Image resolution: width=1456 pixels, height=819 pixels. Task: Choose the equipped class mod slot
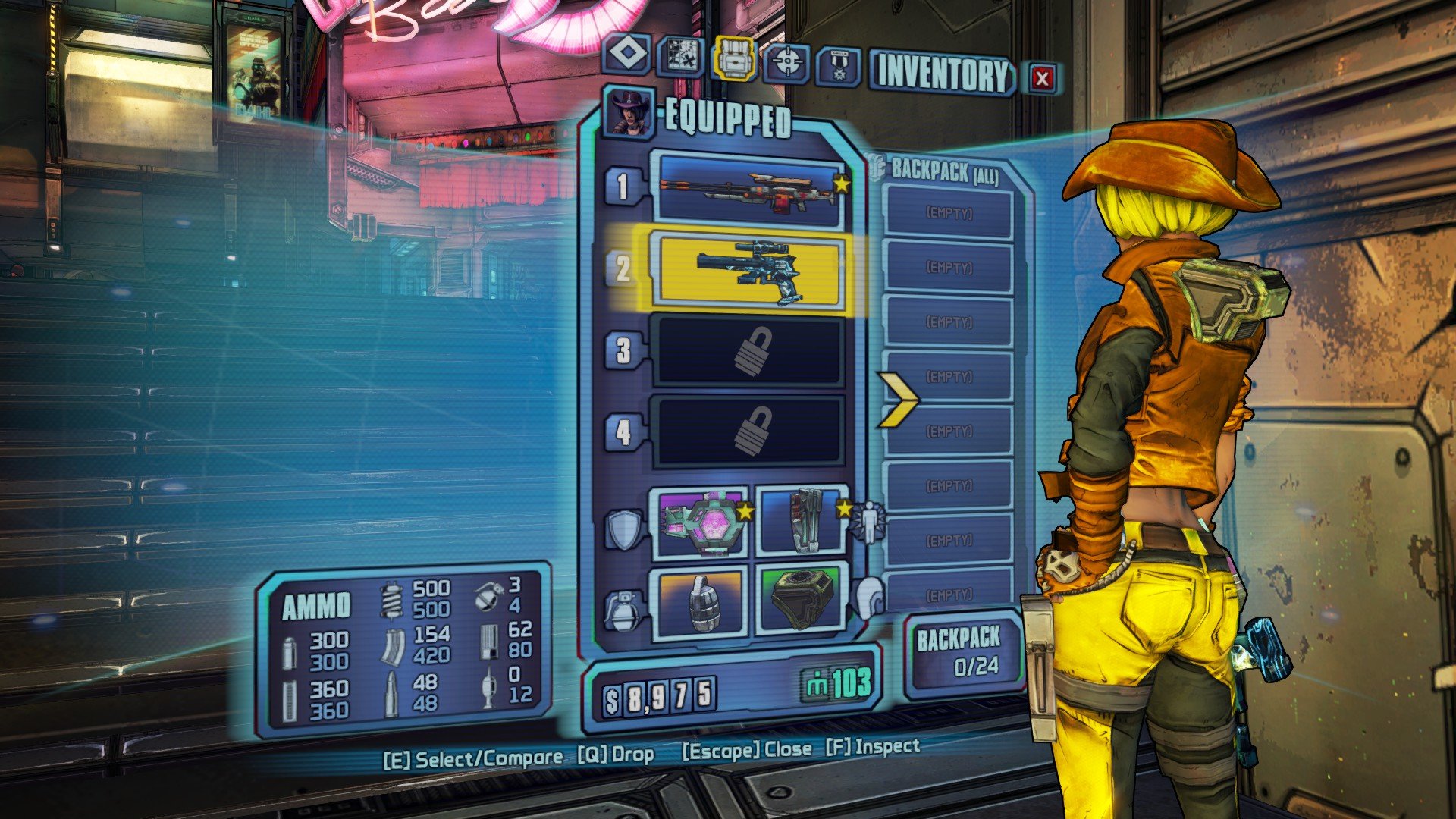point(802,520)
